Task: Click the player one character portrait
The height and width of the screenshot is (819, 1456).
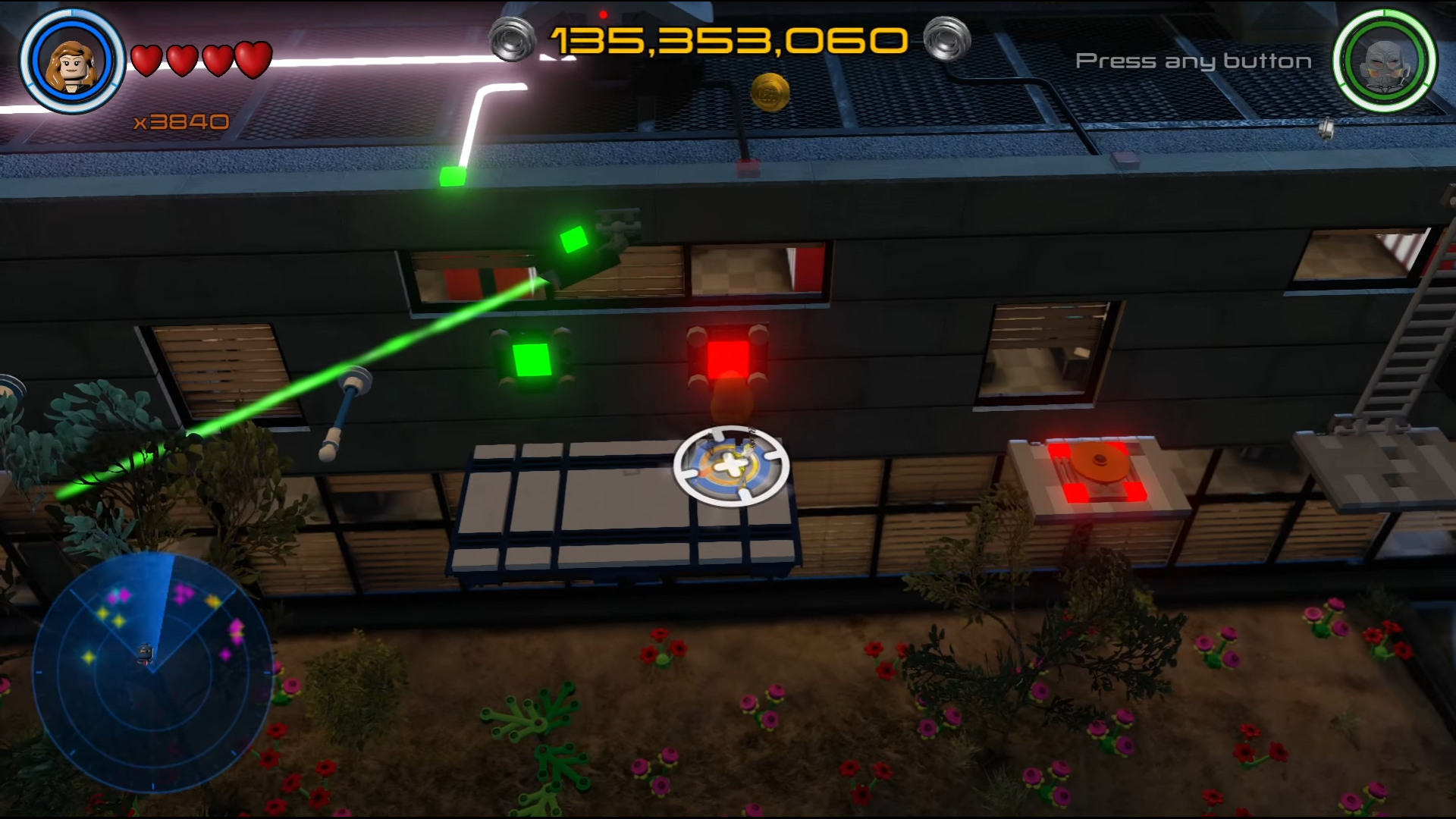Action: pyautogui.click(x=72, y=61)
